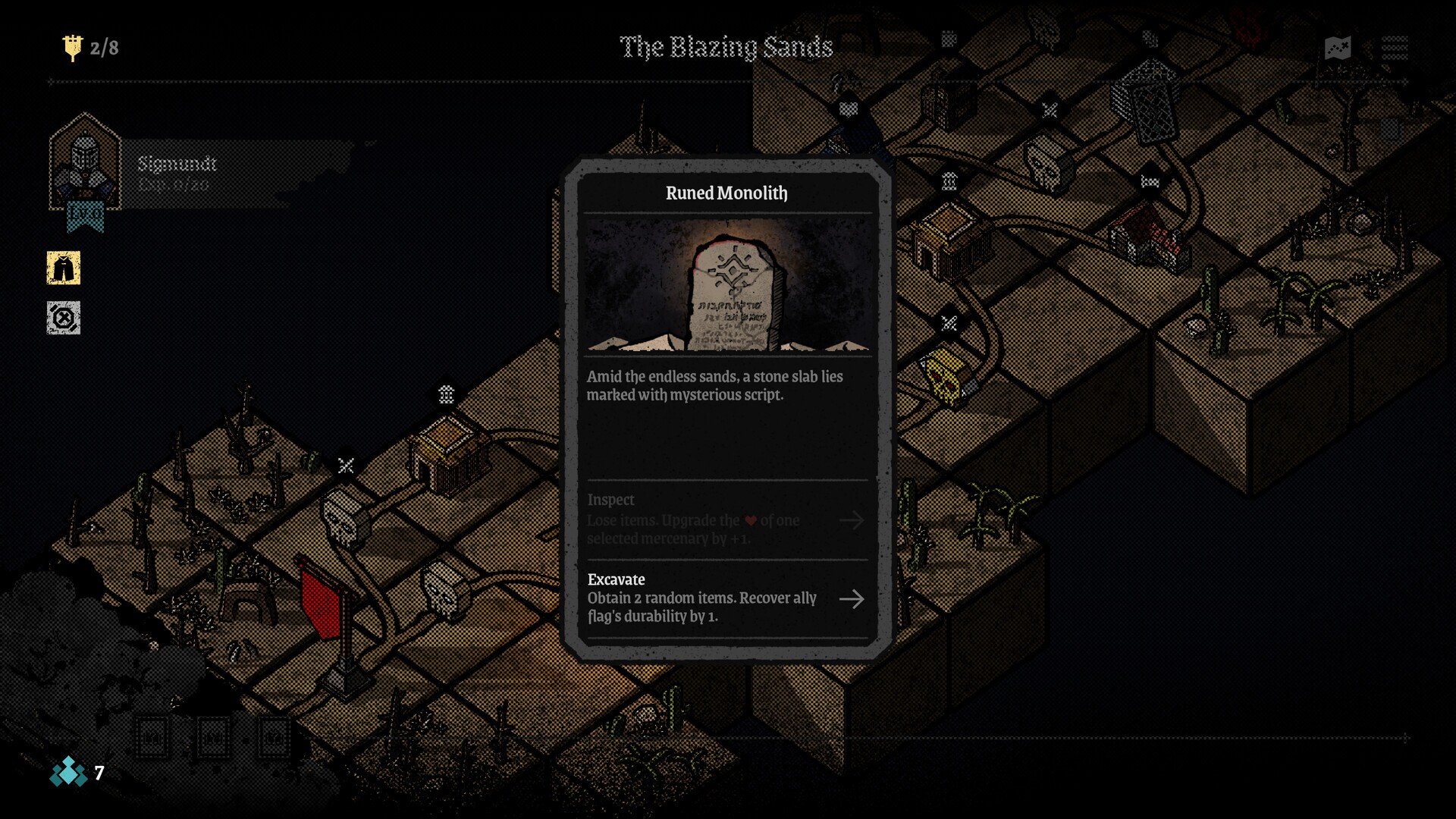The width and height of the screenshot is (1456, 819).
Task: Select the Inspect option
Action: point(726,519)
